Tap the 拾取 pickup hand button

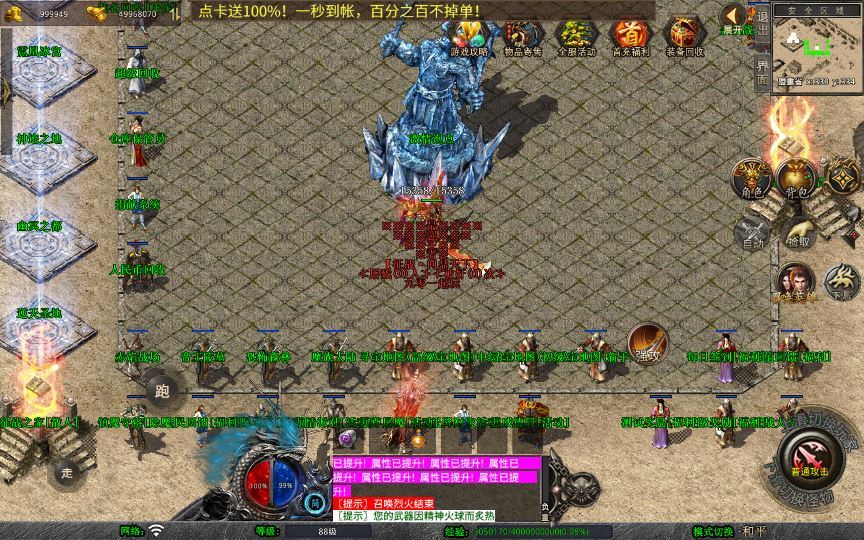tap(797, 233)
